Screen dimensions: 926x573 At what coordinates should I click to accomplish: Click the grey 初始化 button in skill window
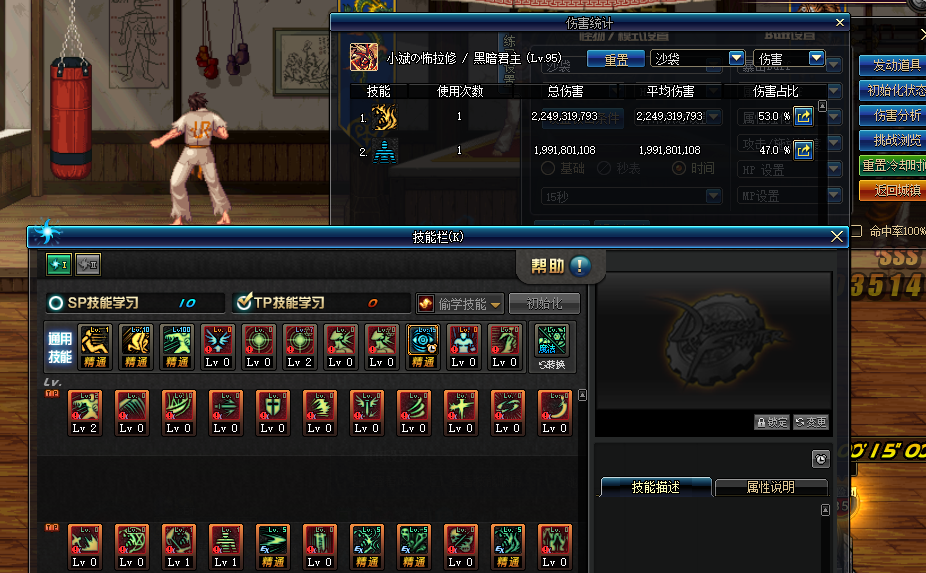point(544,303)
